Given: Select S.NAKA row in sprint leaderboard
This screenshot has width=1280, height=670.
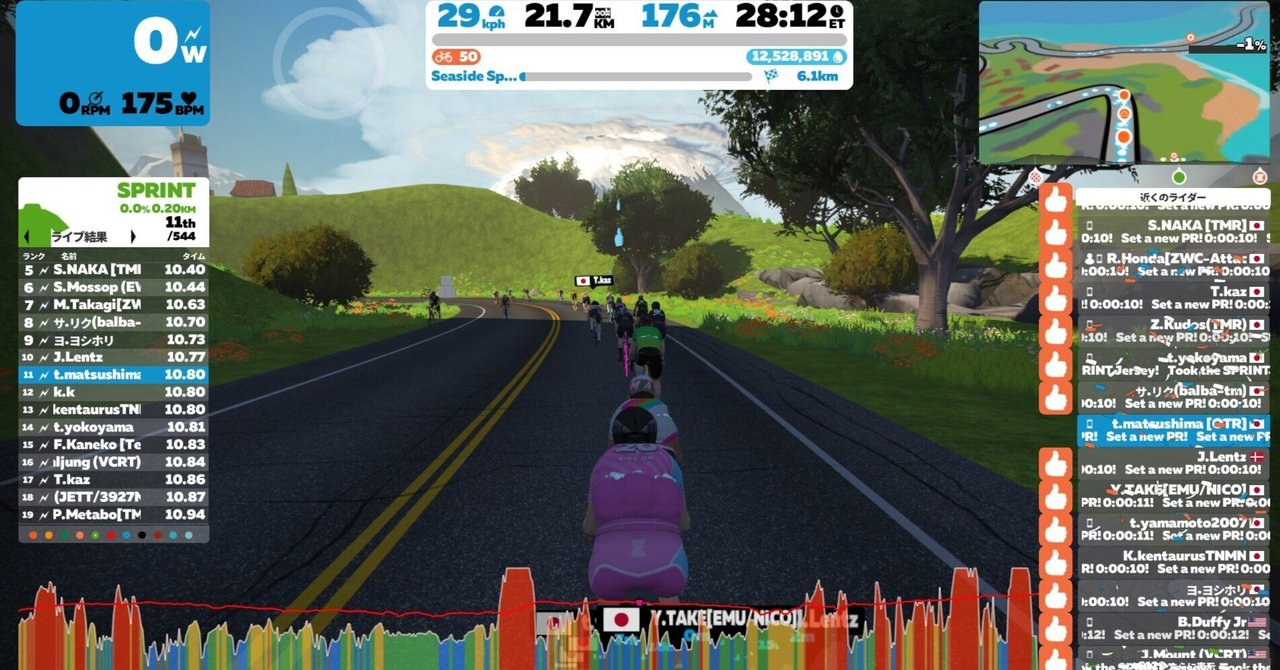Looking at the screenshot, I should (113, 269).
